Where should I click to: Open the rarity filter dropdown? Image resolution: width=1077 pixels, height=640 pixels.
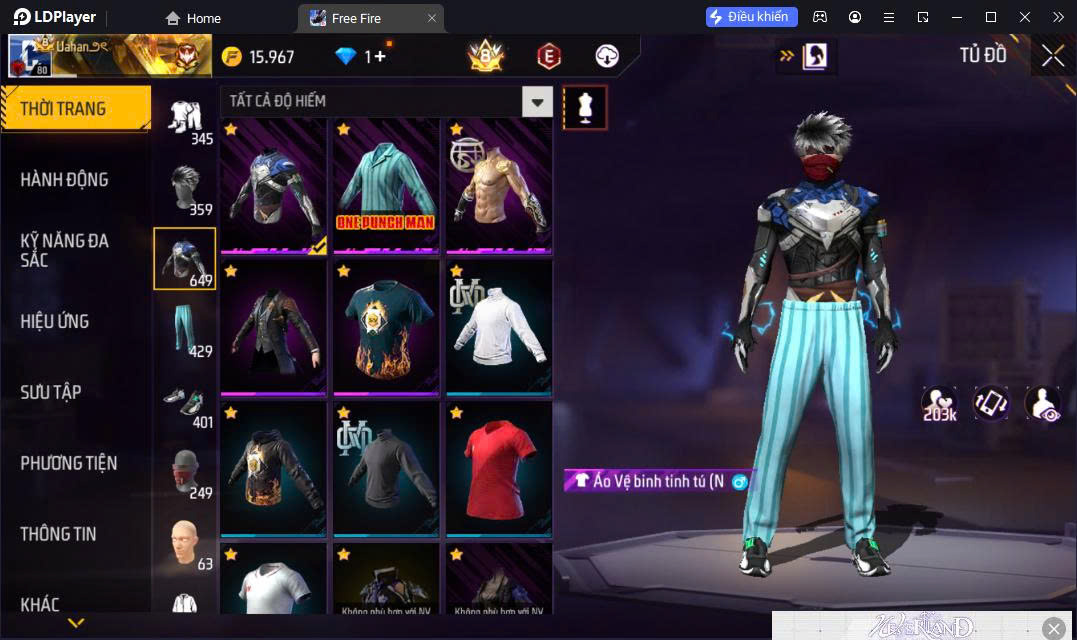point(538,101)
